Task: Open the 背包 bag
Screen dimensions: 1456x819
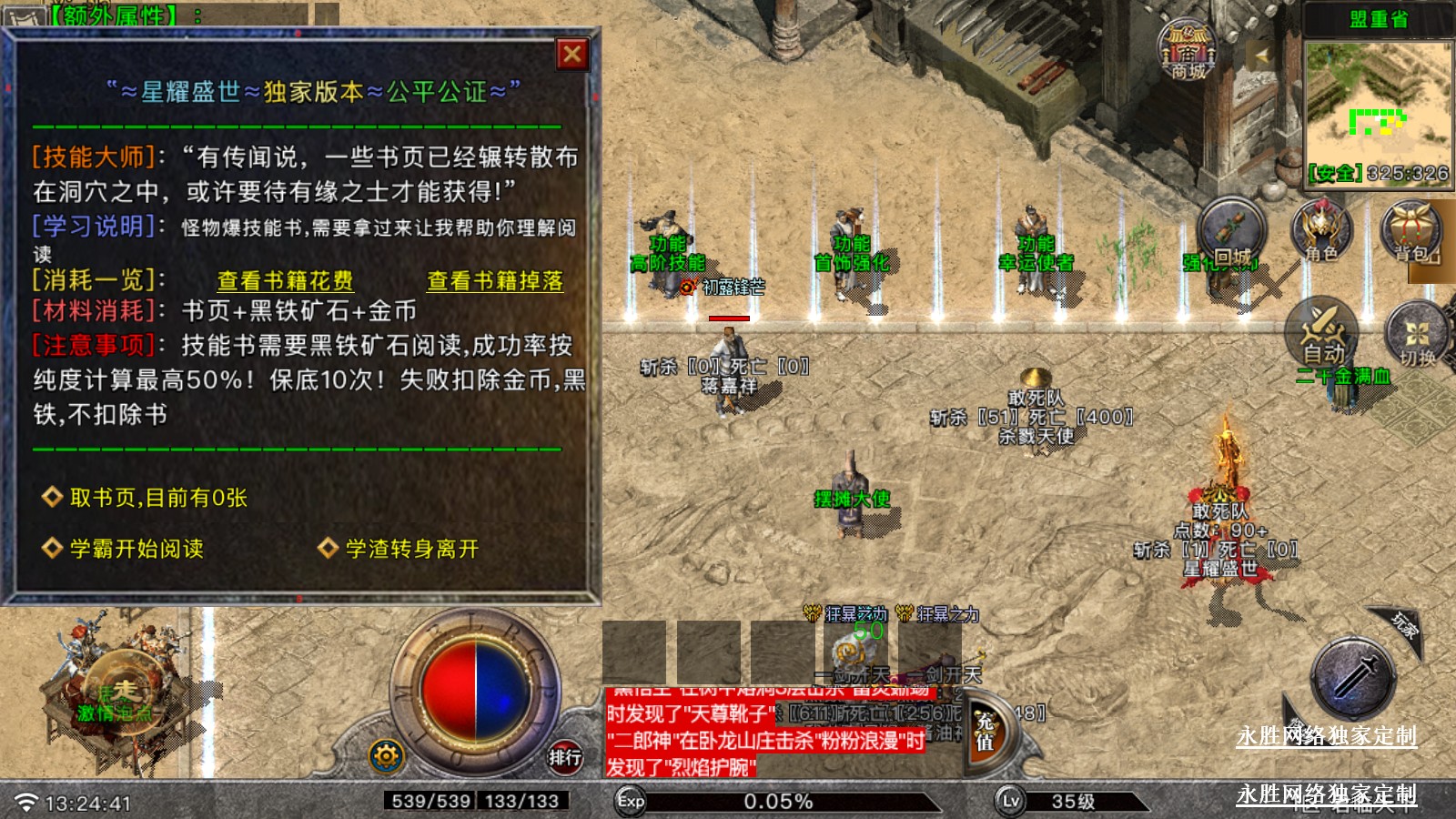Action: tap(1410, 232)
